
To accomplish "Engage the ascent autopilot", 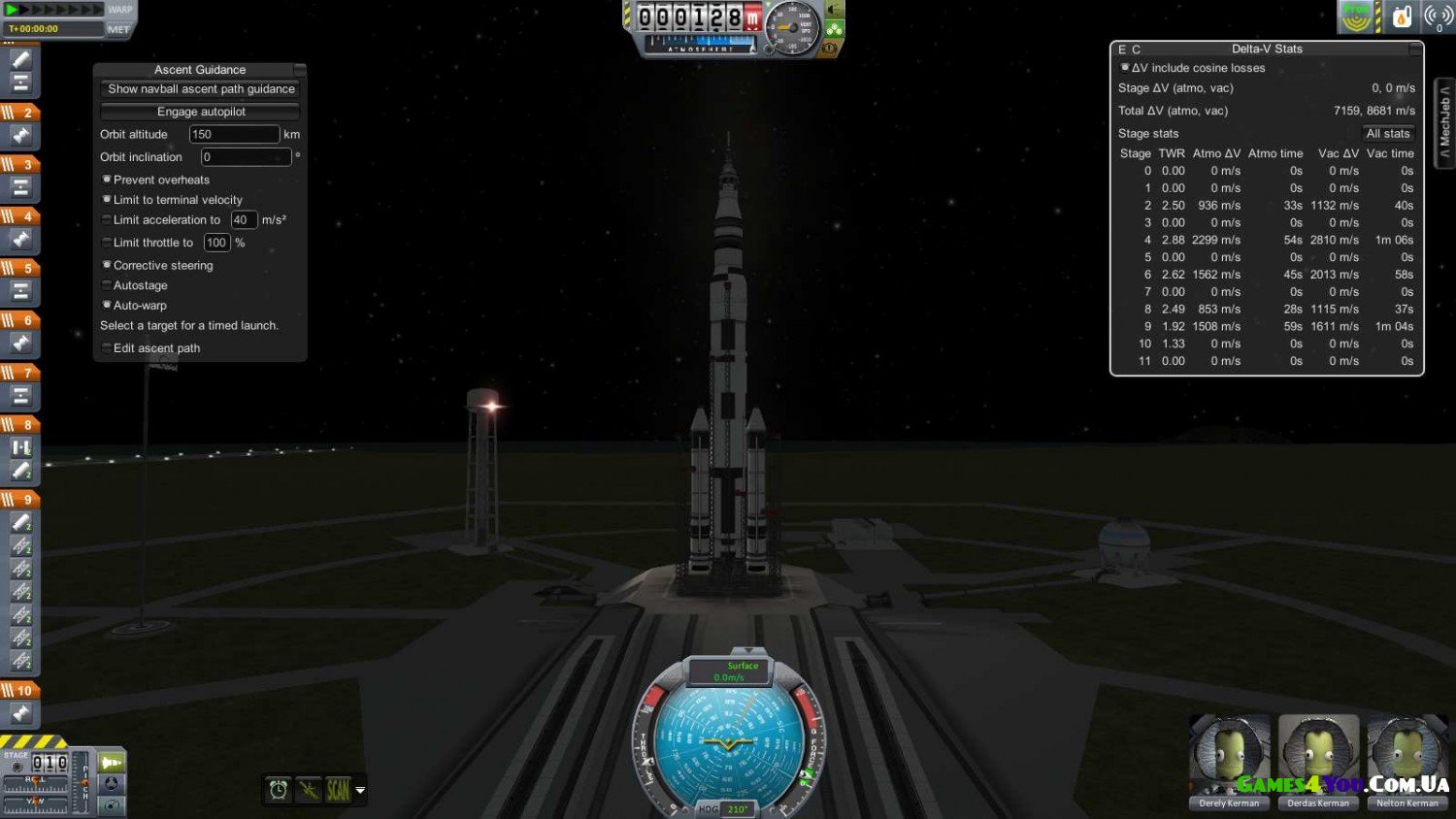I will 201,112.
